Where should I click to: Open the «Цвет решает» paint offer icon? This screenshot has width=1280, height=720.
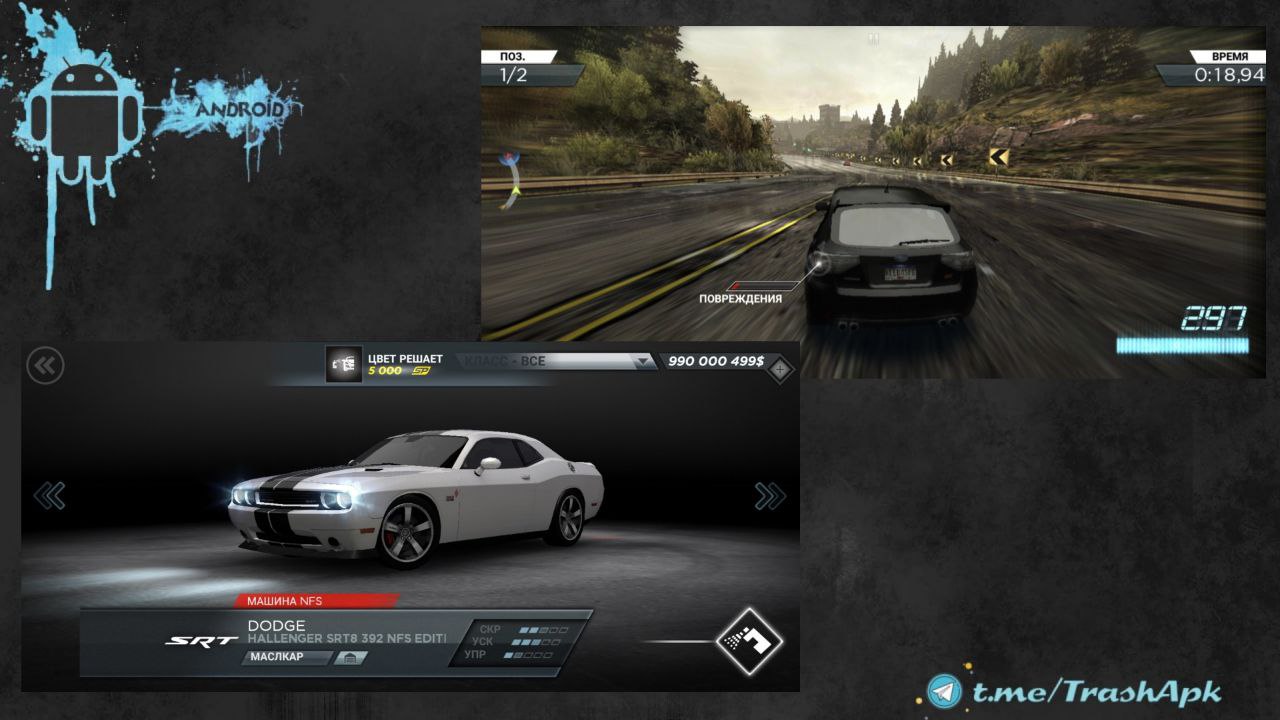pyautogui.click(x=344, y=365)
